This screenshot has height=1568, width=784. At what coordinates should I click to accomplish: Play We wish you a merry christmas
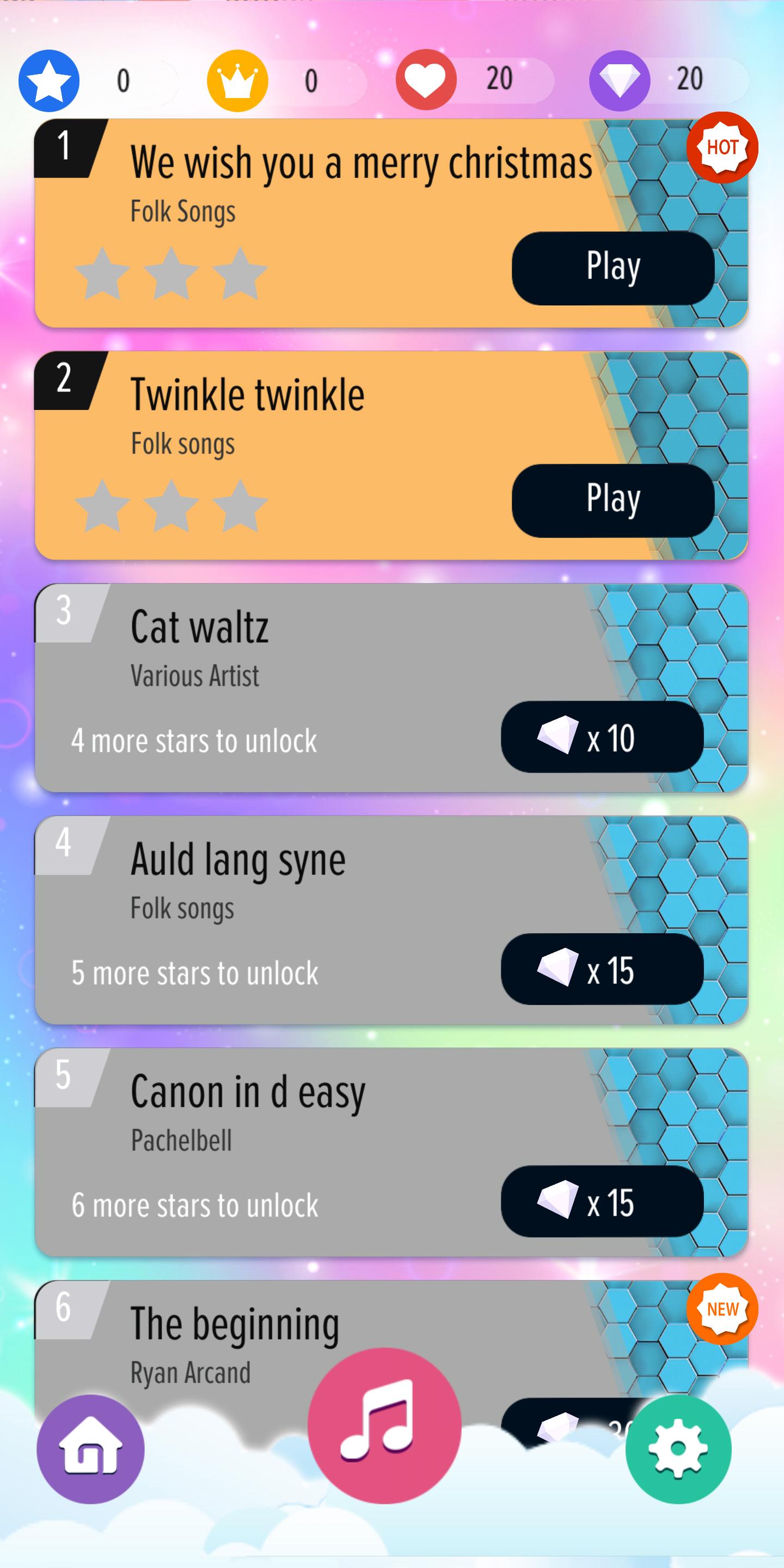coord(612,266)
